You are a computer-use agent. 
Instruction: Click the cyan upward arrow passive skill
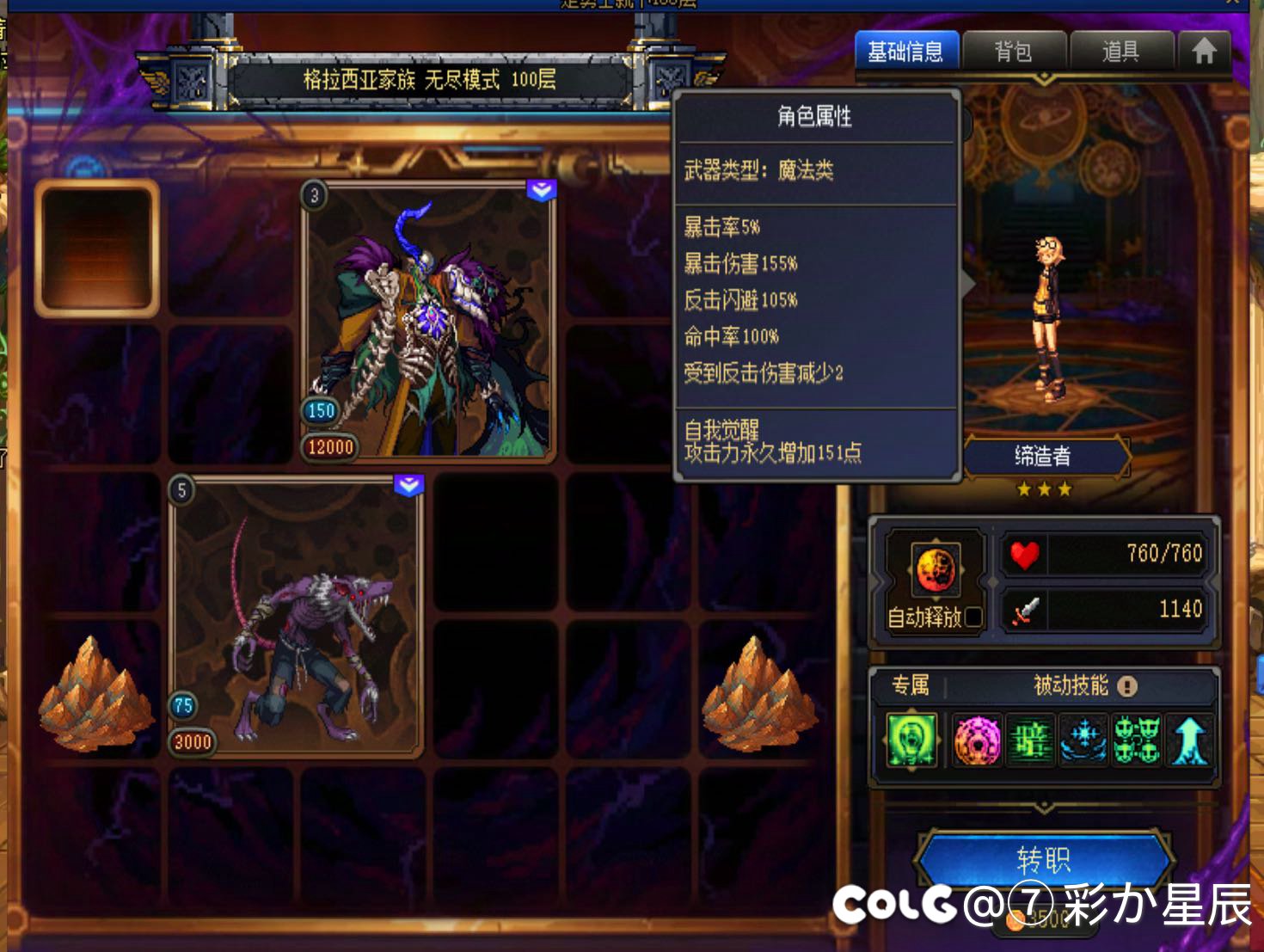point(1191,740)
